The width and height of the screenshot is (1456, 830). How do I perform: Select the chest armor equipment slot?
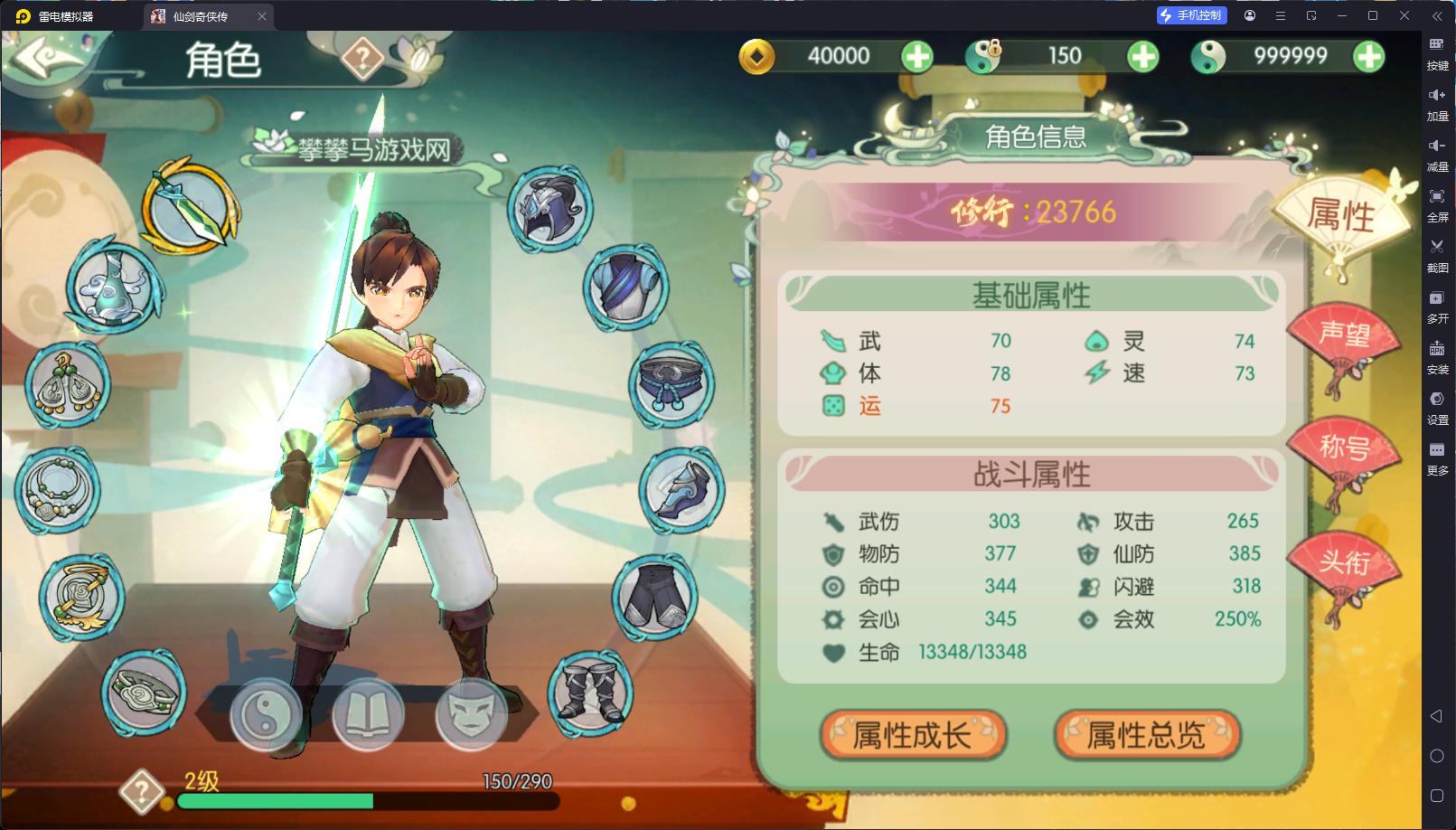click(625, 287)
